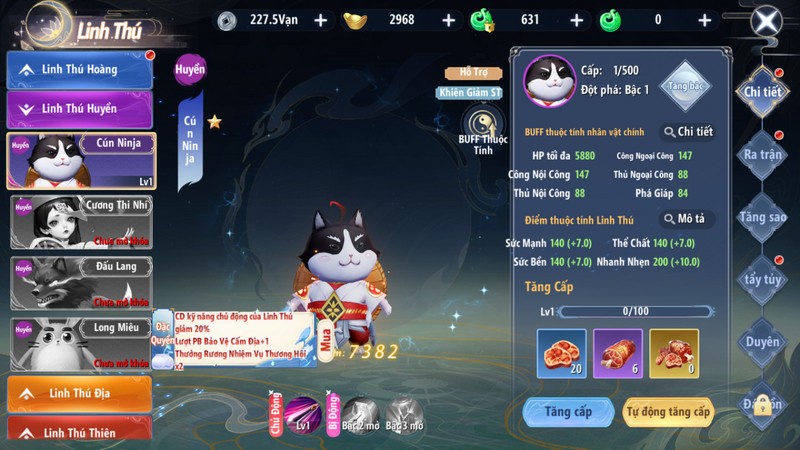Open the Duyên tab
800x450 pixels.
(x=762, y=342)
